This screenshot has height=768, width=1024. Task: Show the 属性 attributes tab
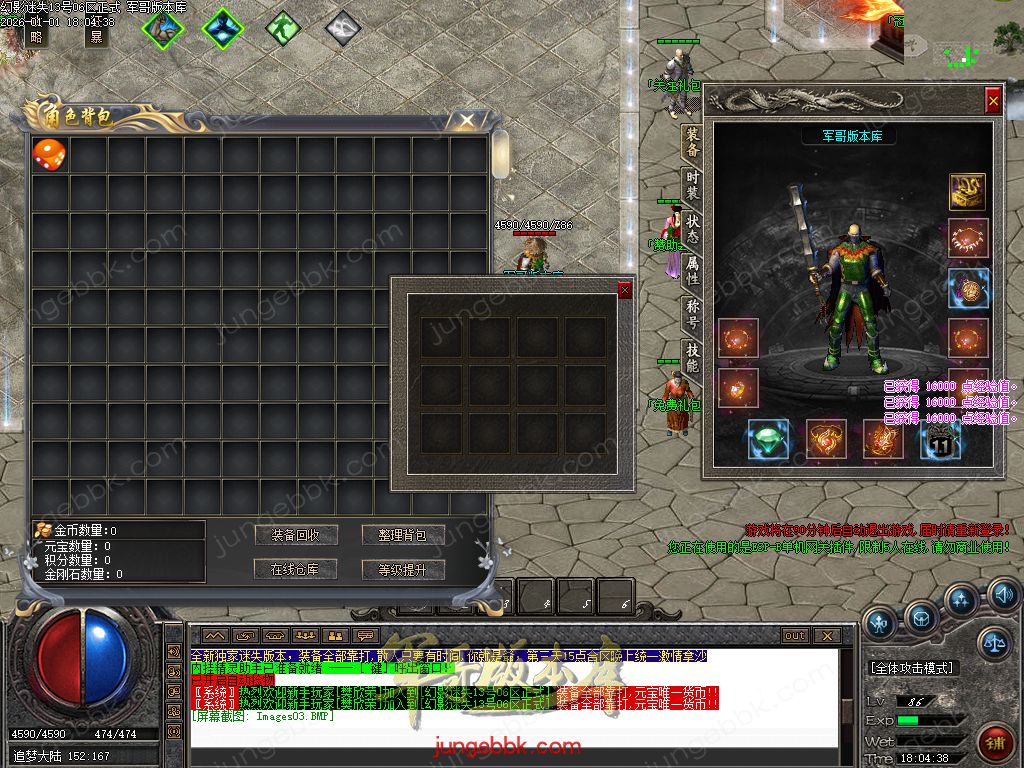click(x=692, y=270)
